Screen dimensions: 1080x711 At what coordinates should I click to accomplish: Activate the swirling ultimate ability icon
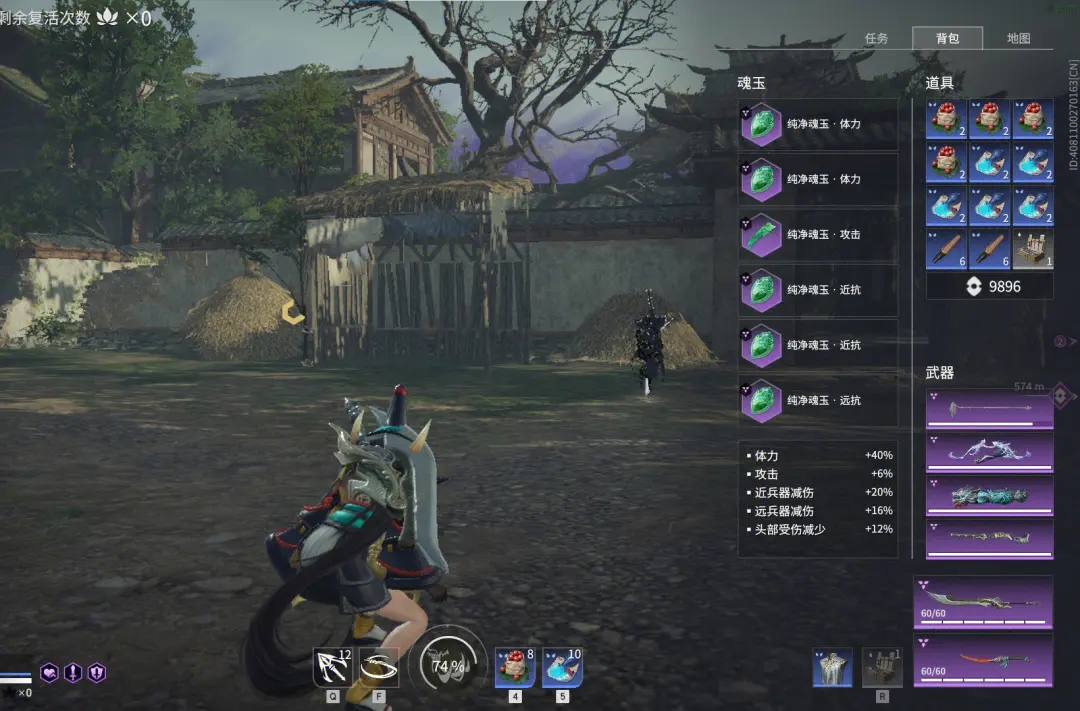coord(379,667)
